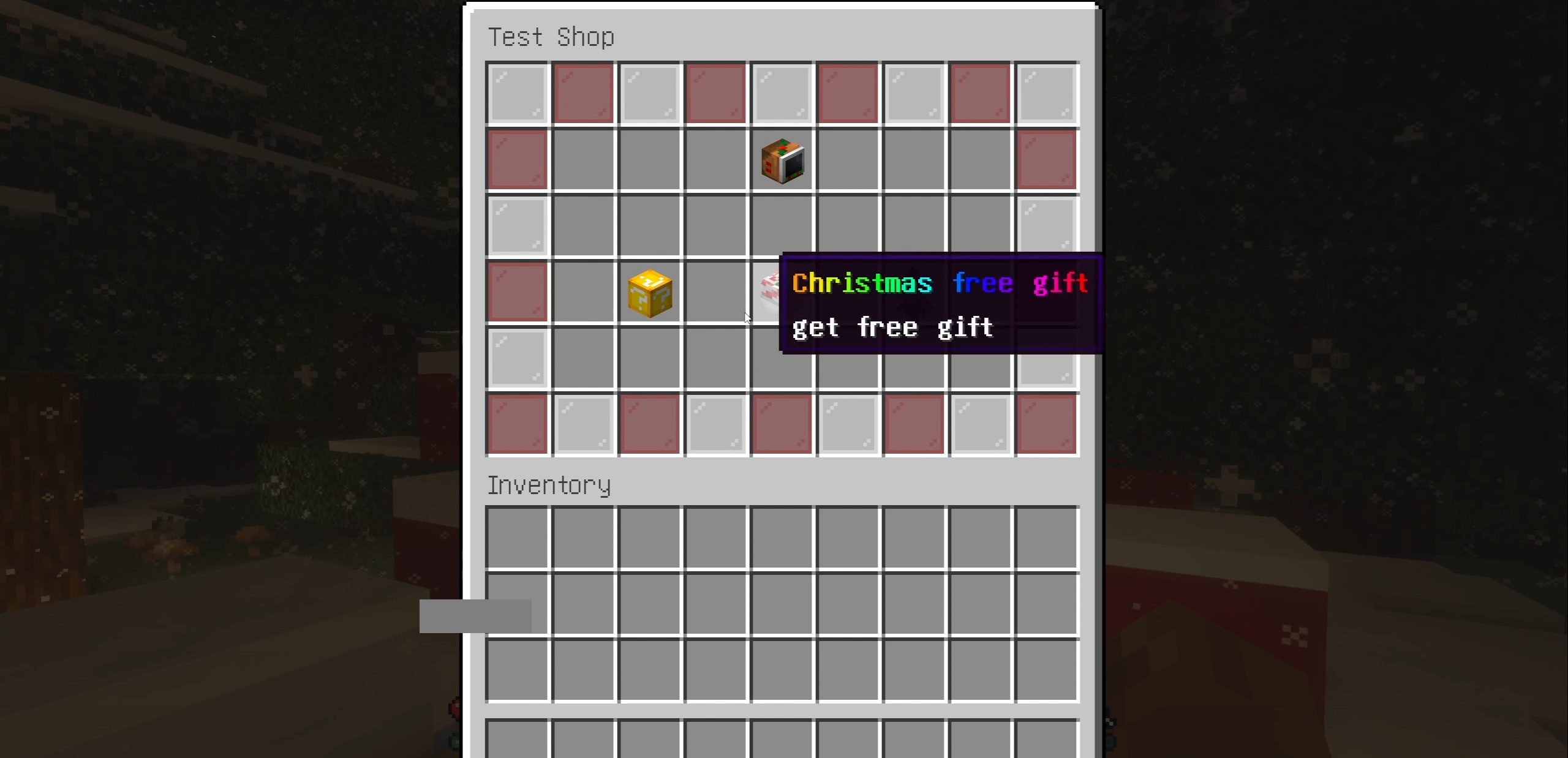The height and width of the screenshot is (758, 1568).
Task: Select the Christmas gingerbread TV item
Action: [783, 160]
